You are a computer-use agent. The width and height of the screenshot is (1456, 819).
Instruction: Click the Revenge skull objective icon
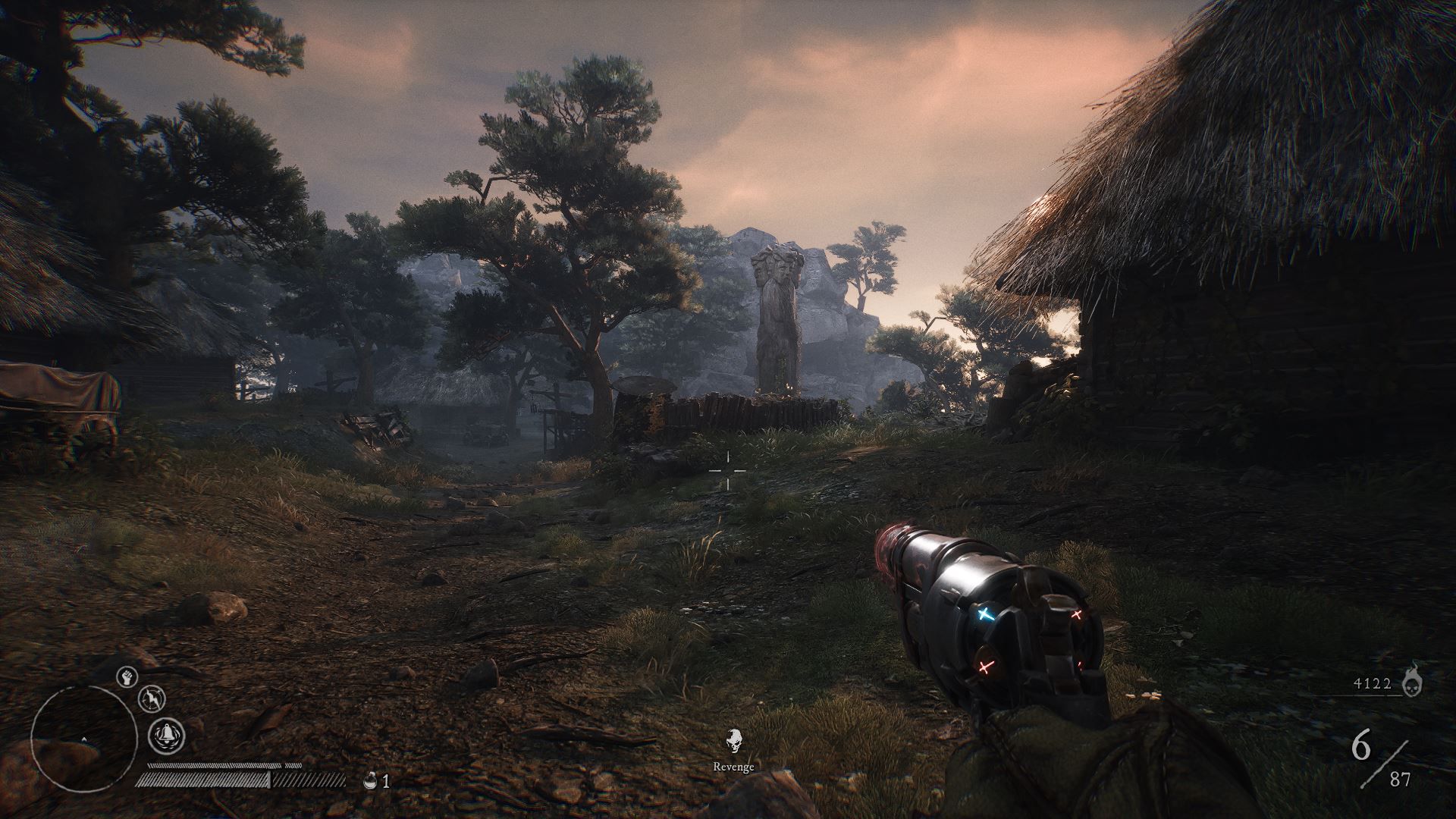pos(733,739)
